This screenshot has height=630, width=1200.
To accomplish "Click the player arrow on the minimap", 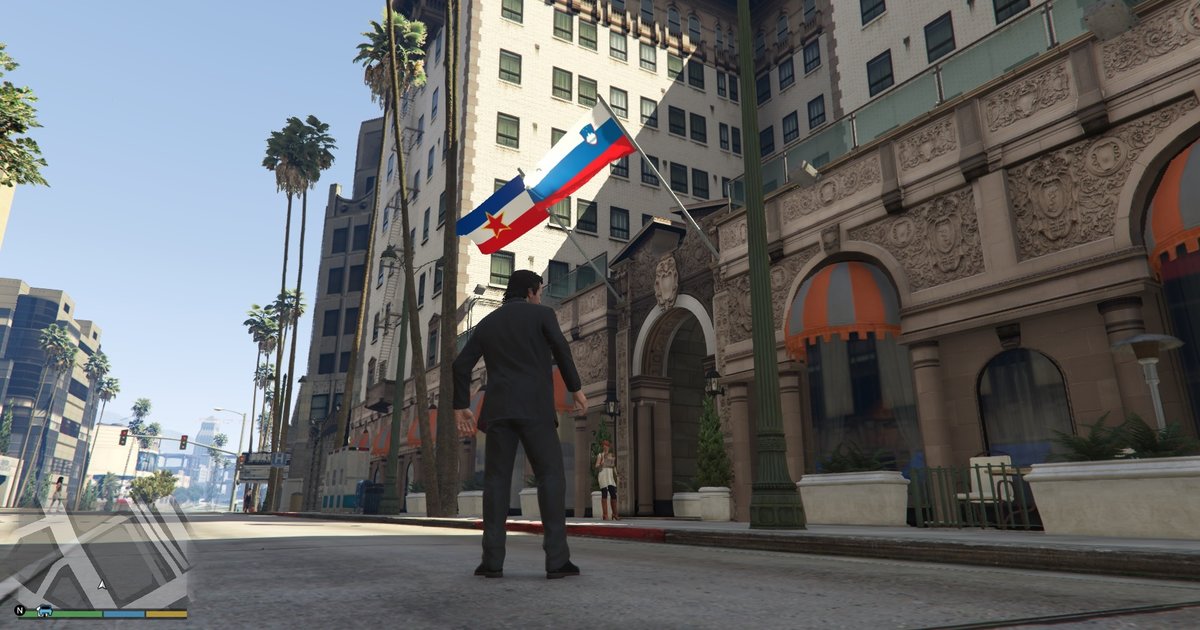I will click(x=100, y=583).
